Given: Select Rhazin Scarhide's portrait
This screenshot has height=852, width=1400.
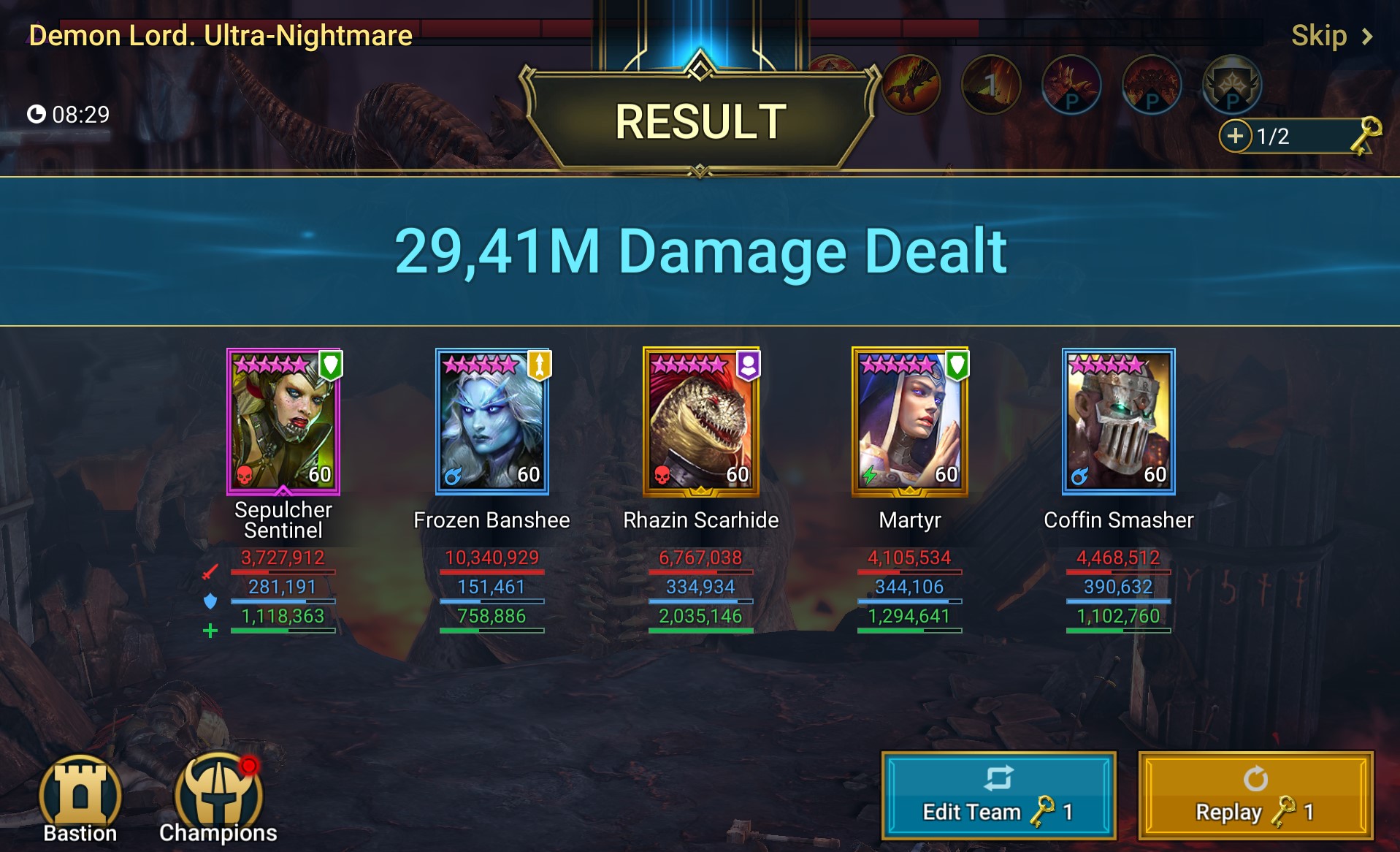Looking at the screenshot, I should tap(701, 421).
